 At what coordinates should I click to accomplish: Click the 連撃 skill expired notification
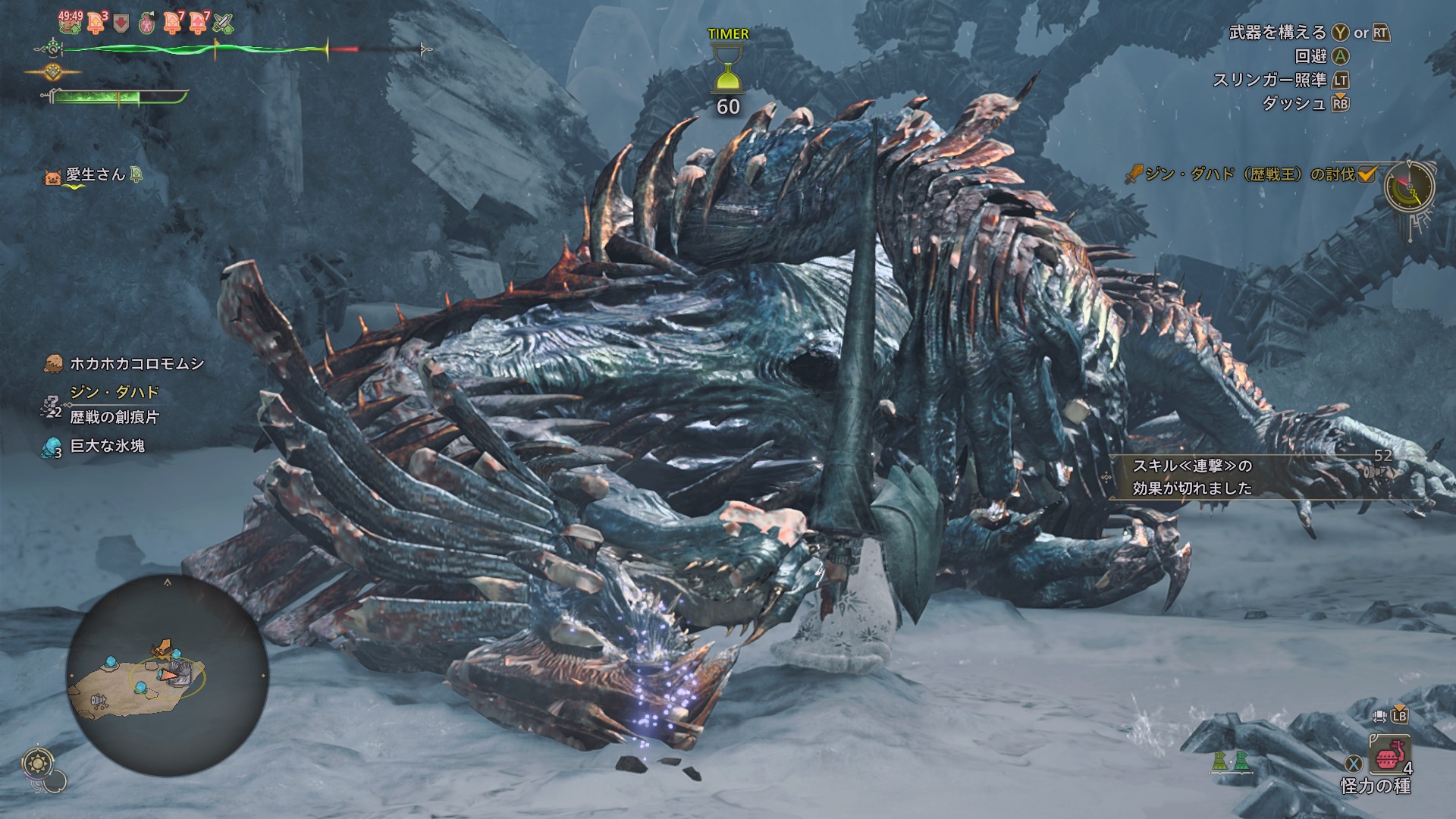tap(1192, 477)
